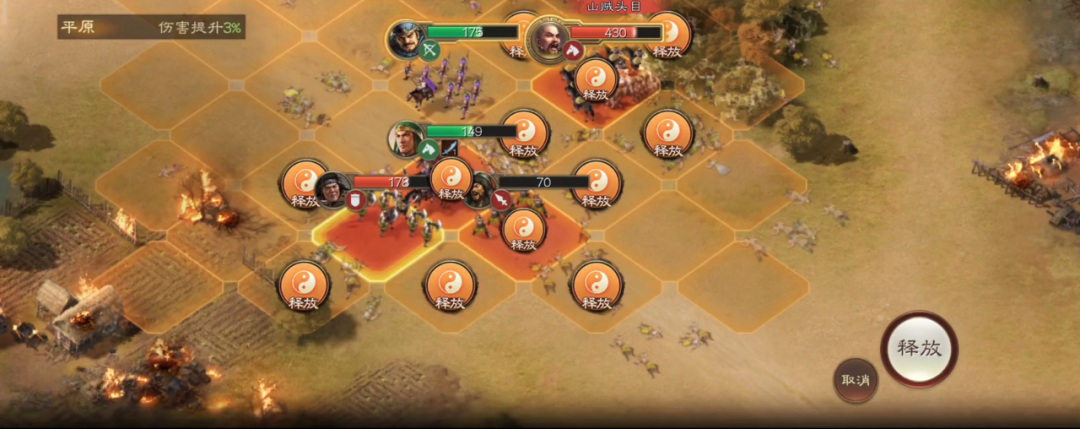Choose the green-helmet general portrait with 149 HP
This screenshot has width=1080, height=429.
pos(406,138)
